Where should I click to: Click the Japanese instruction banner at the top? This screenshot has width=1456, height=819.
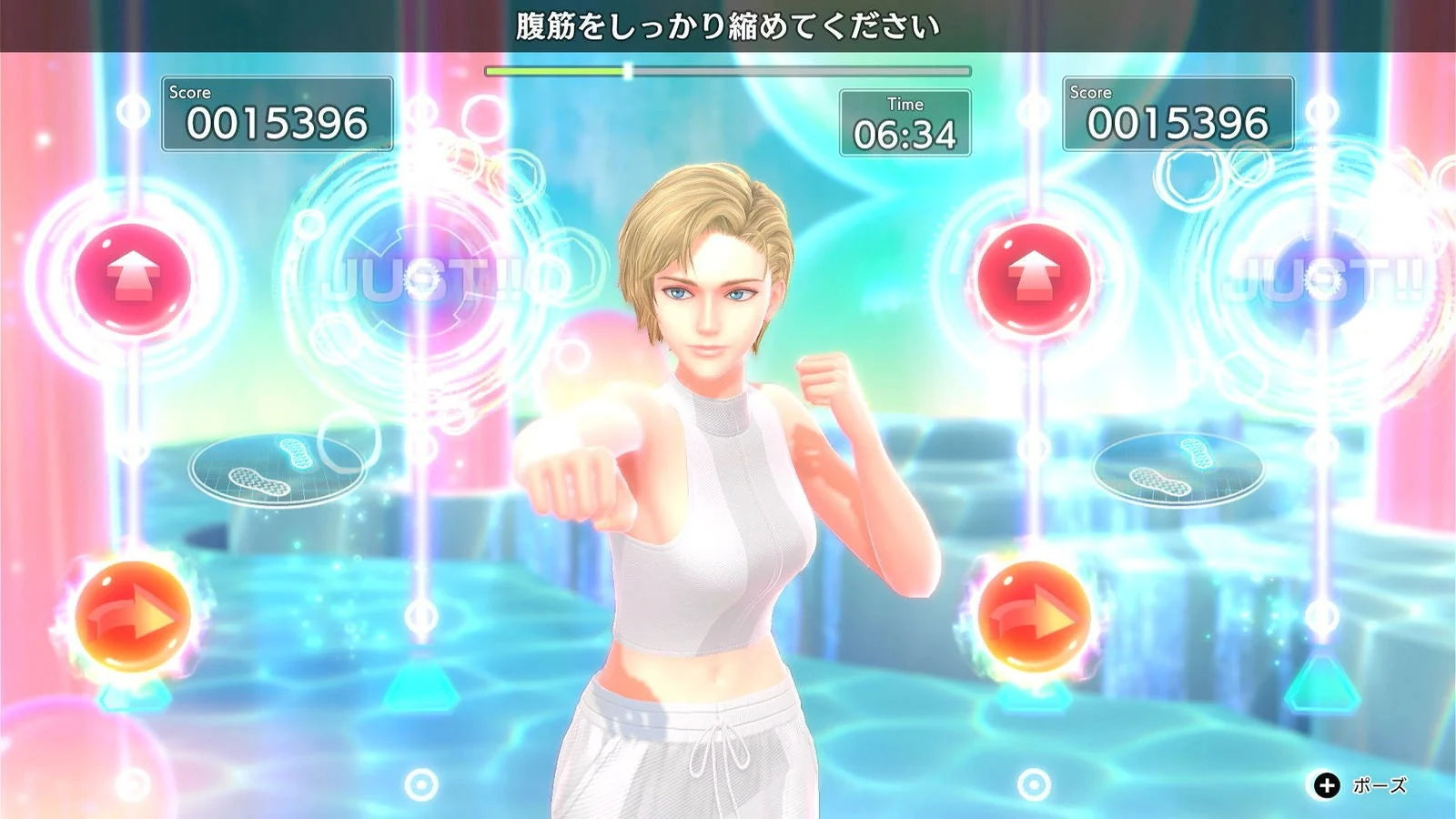click(x=728, y=24)
